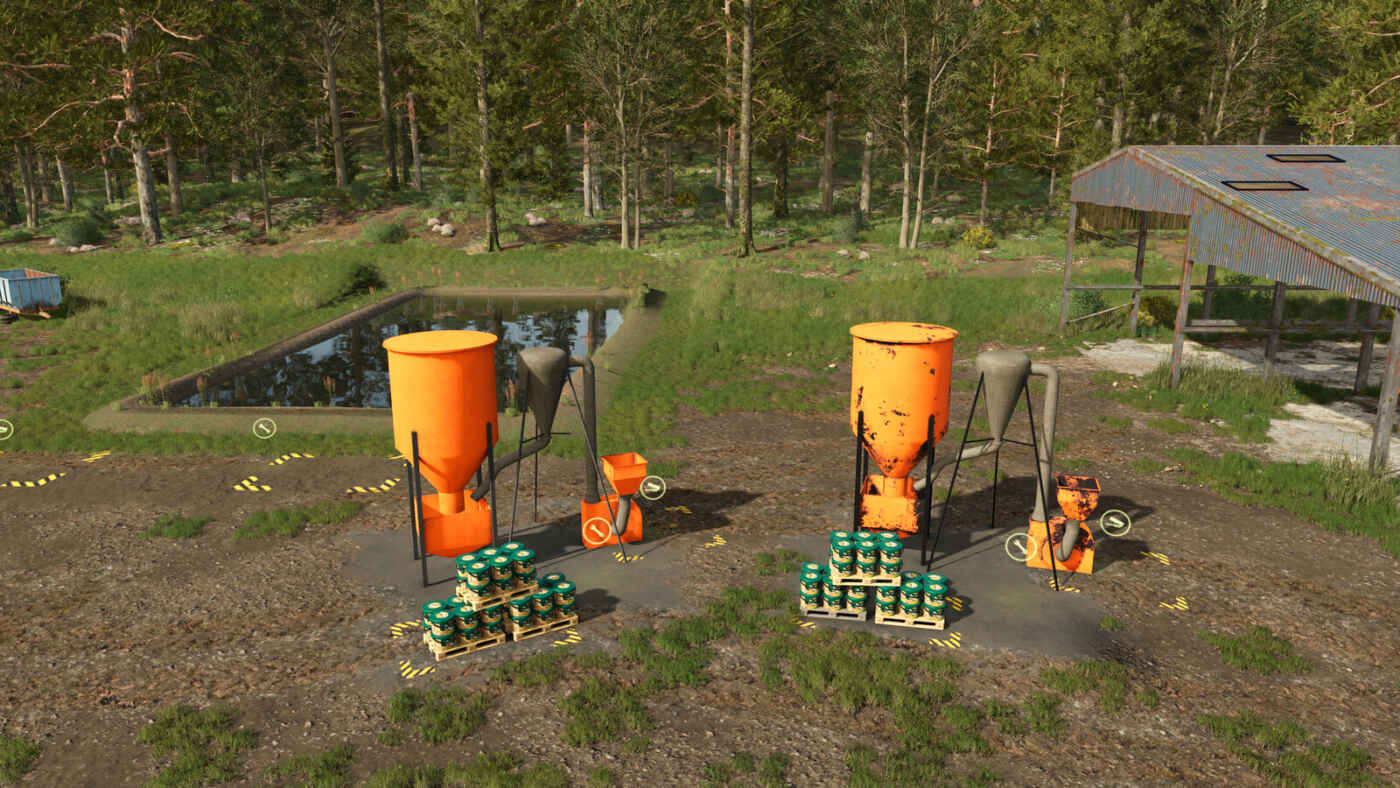
Task: Select the wrench marker on the clean orange grinder
Action: [597, 531]
